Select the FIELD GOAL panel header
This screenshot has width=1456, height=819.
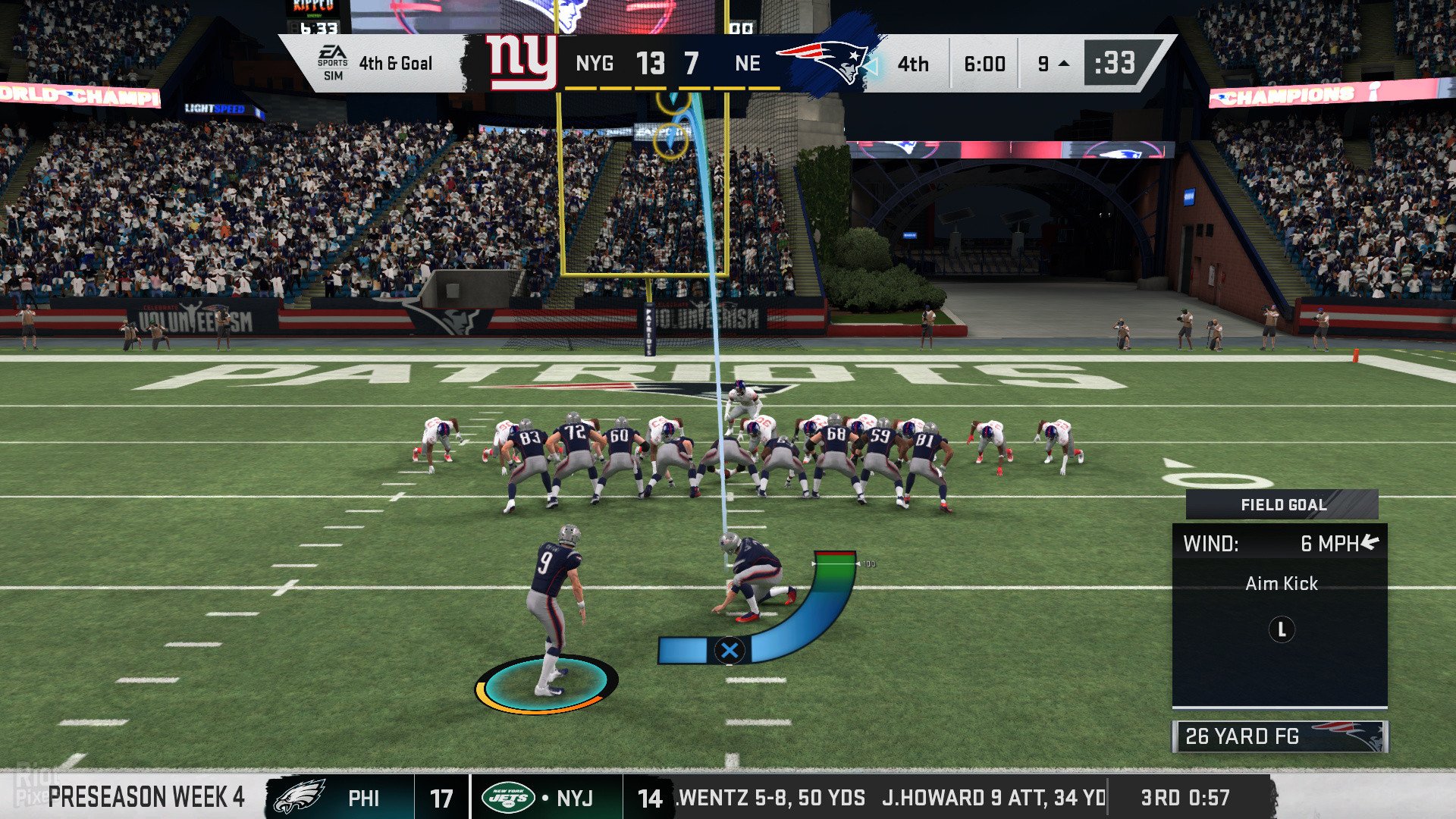[x=1282, y=505]
